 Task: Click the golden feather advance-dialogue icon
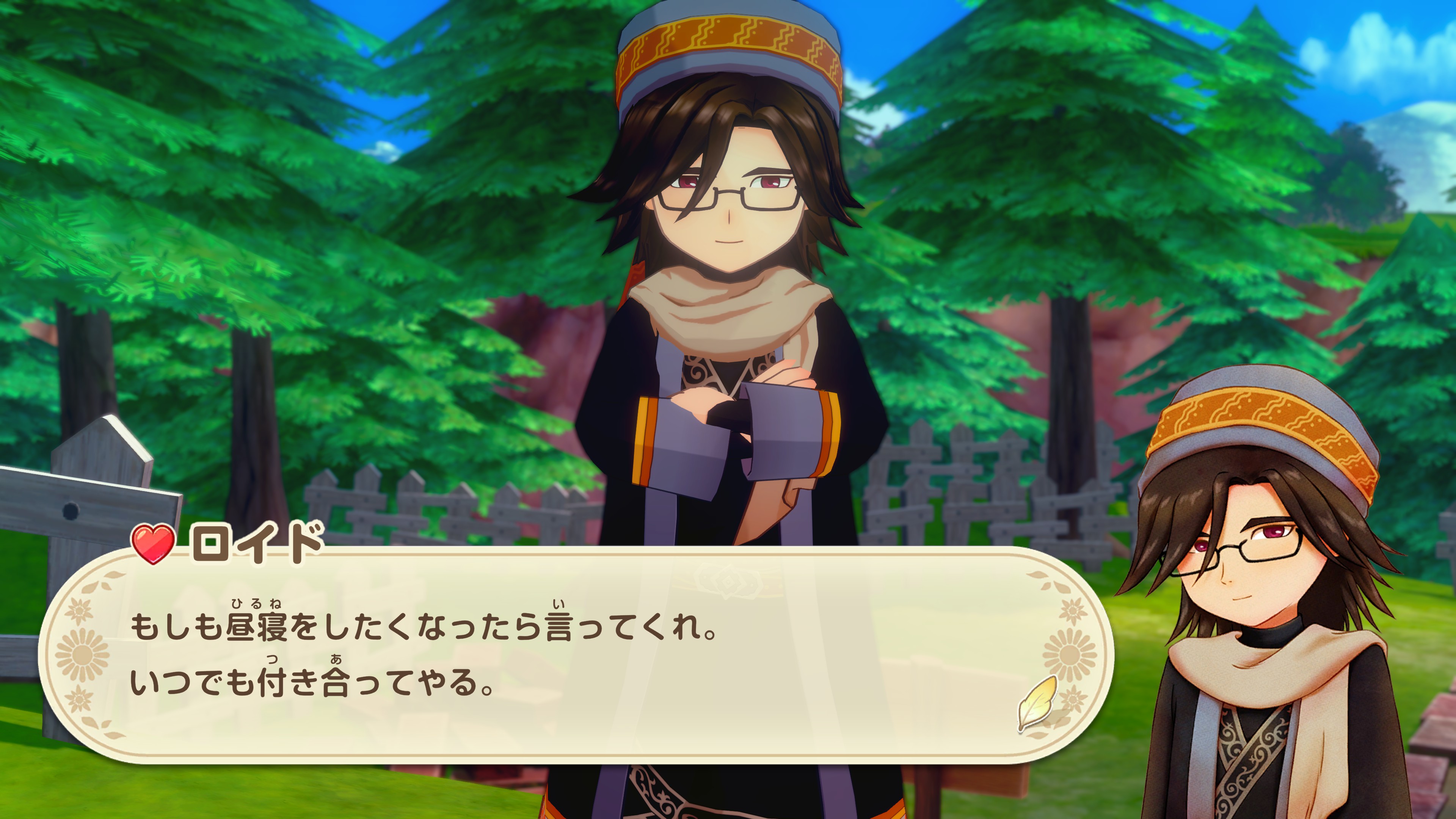[1037, 703]
